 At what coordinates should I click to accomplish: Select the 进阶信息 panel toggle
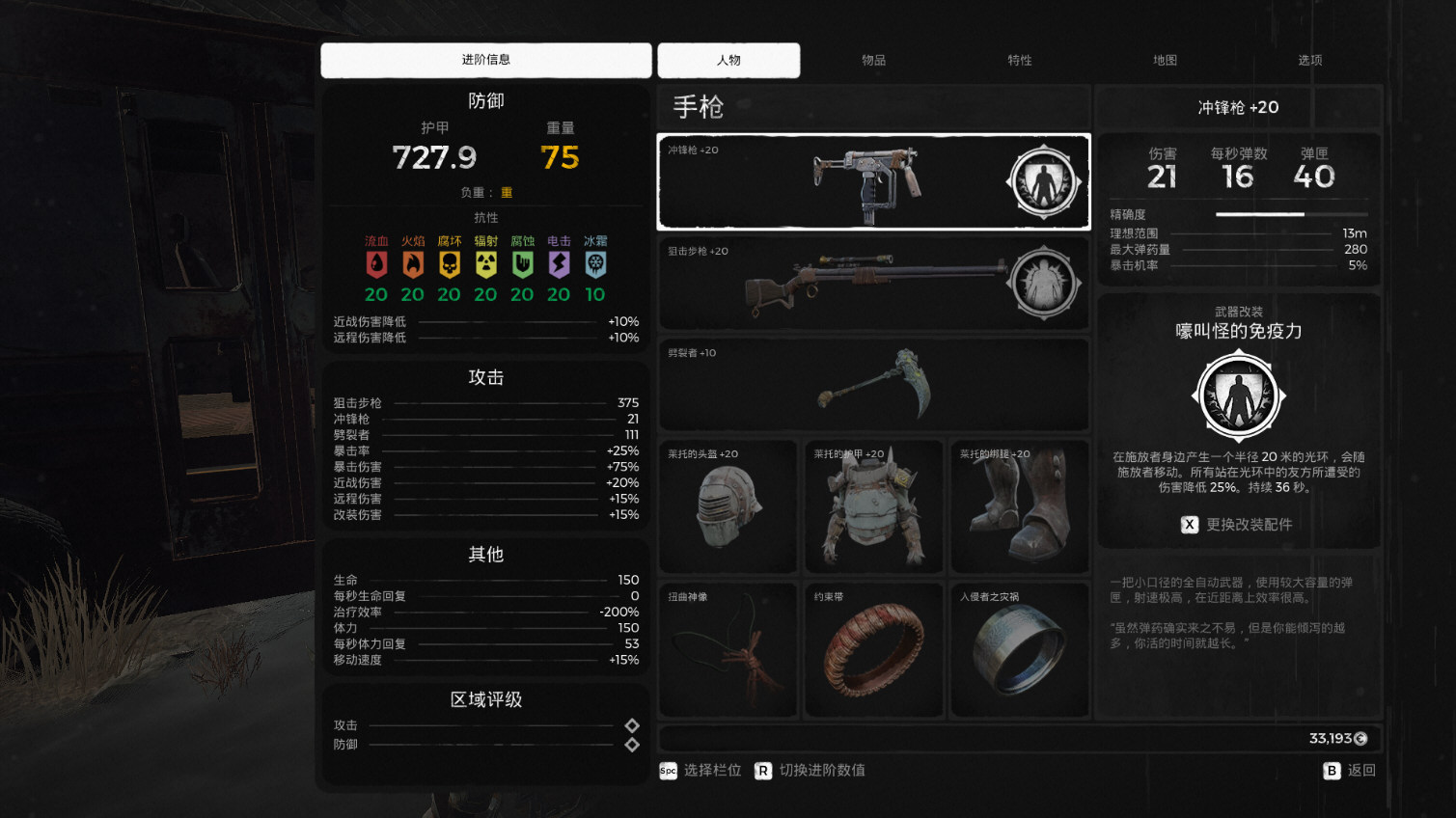click(x=485, y=60)
